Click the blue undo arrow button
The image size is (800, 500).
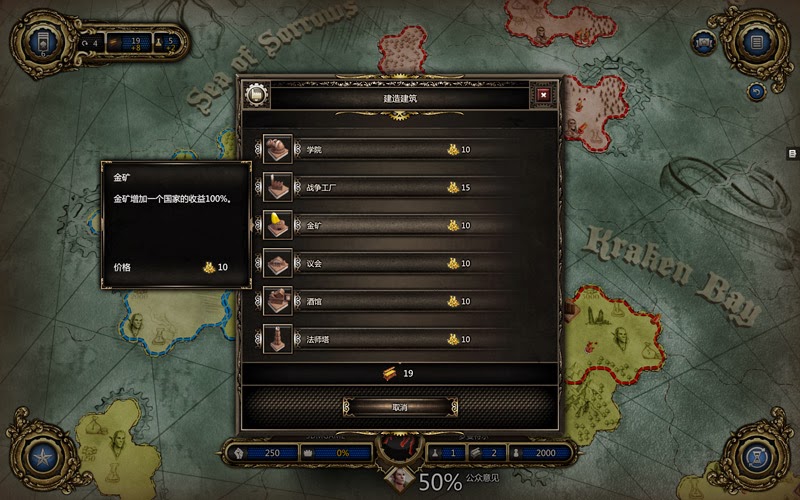pos(756,91)
